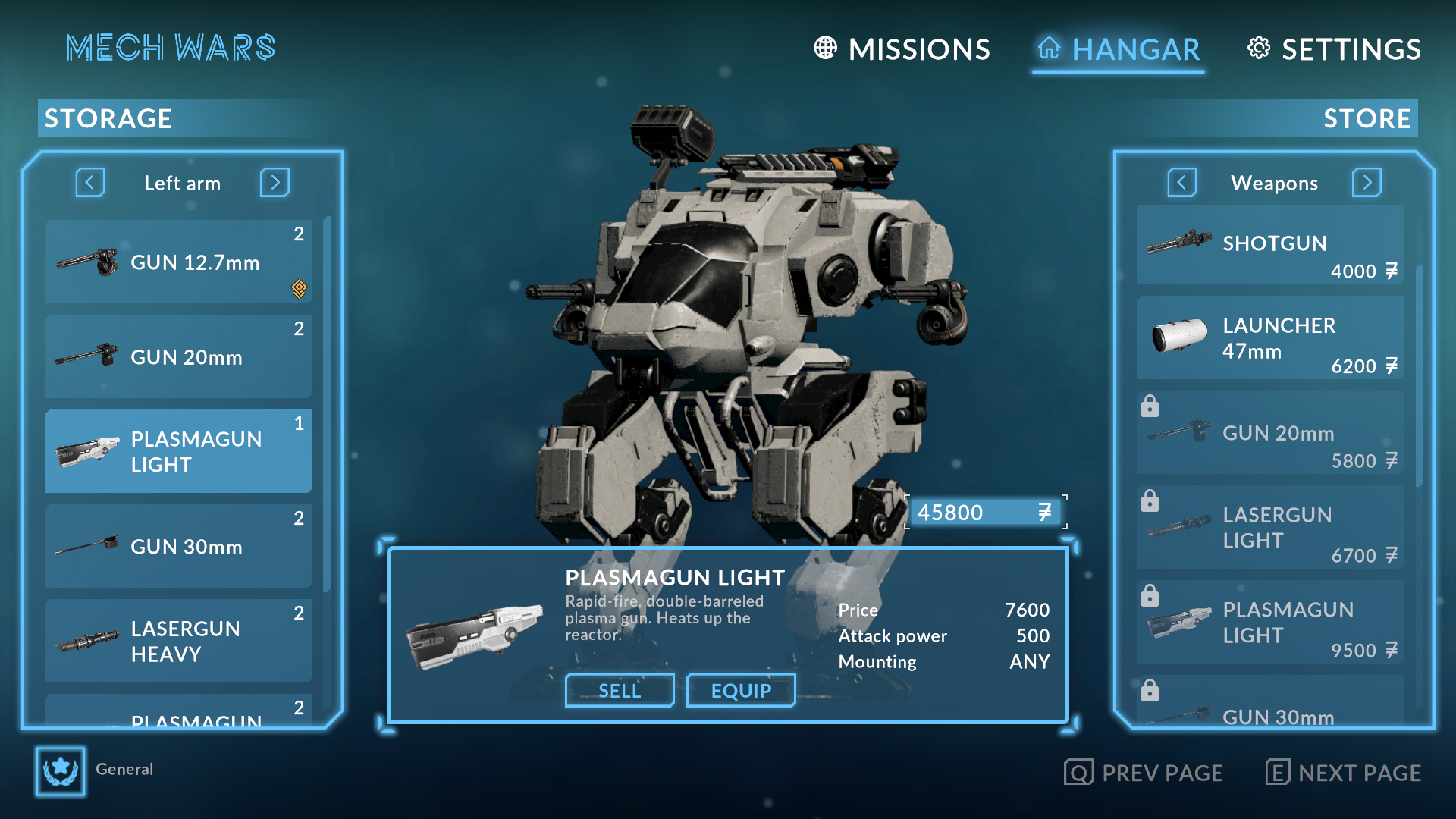Screen dimensions: 1456x819
Task: Select the PLASMAGUN LIGHT in storage
Action: (178, 451)
